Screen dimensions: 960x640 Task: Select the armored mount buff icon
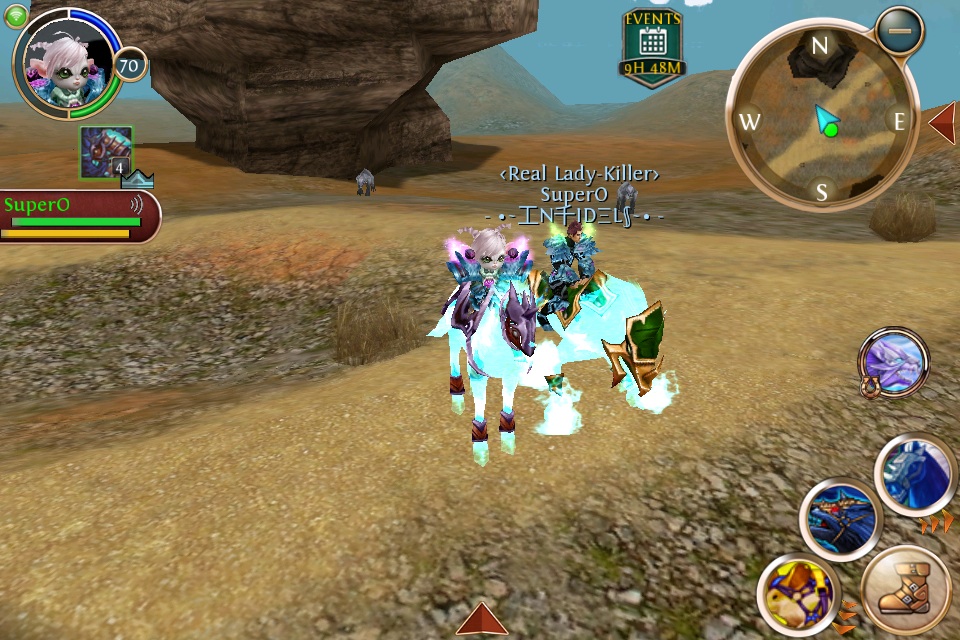pos(106,153)
